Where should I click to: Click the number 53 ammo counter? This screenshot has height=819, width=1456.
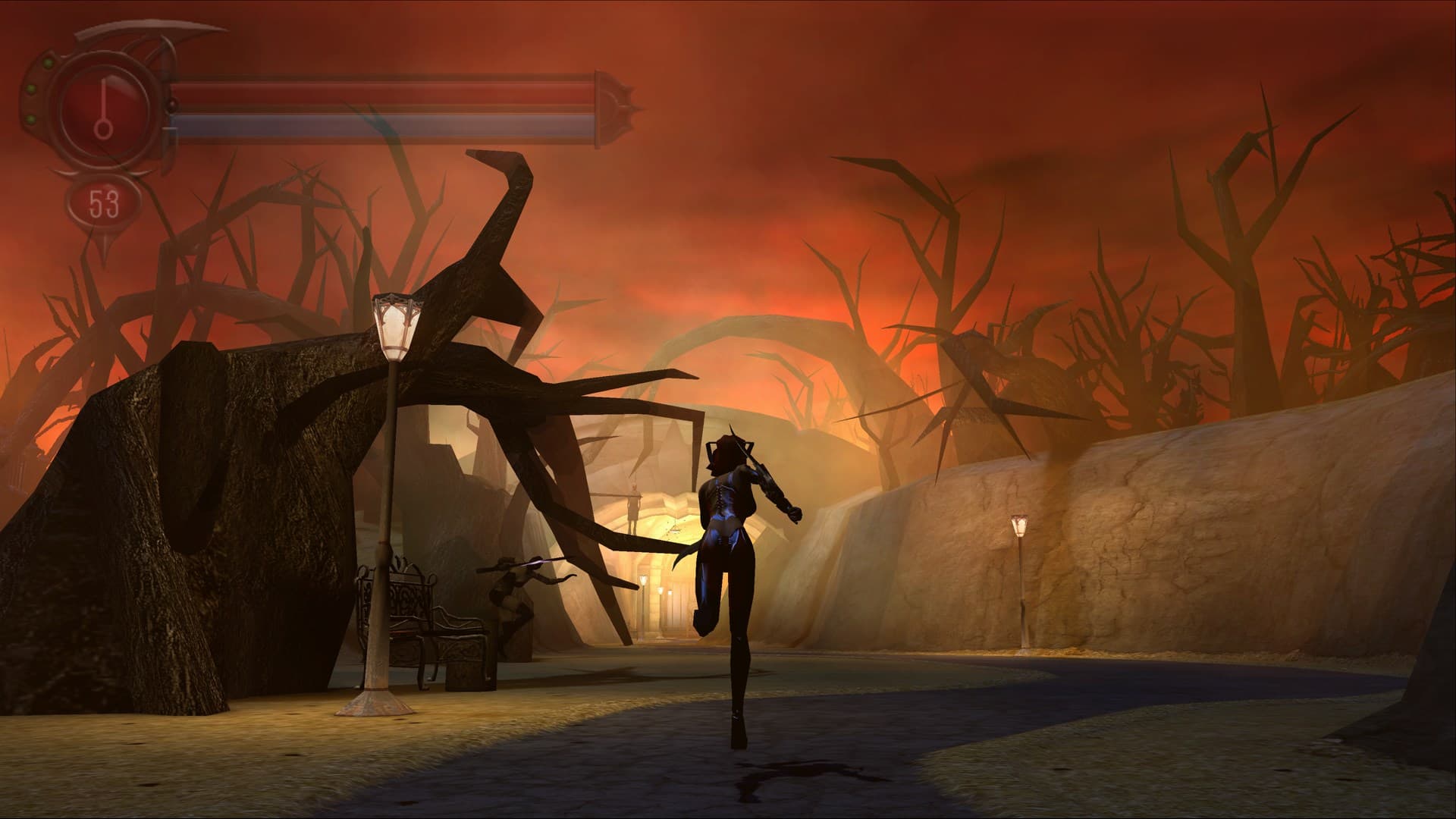(x=105, y=205)
